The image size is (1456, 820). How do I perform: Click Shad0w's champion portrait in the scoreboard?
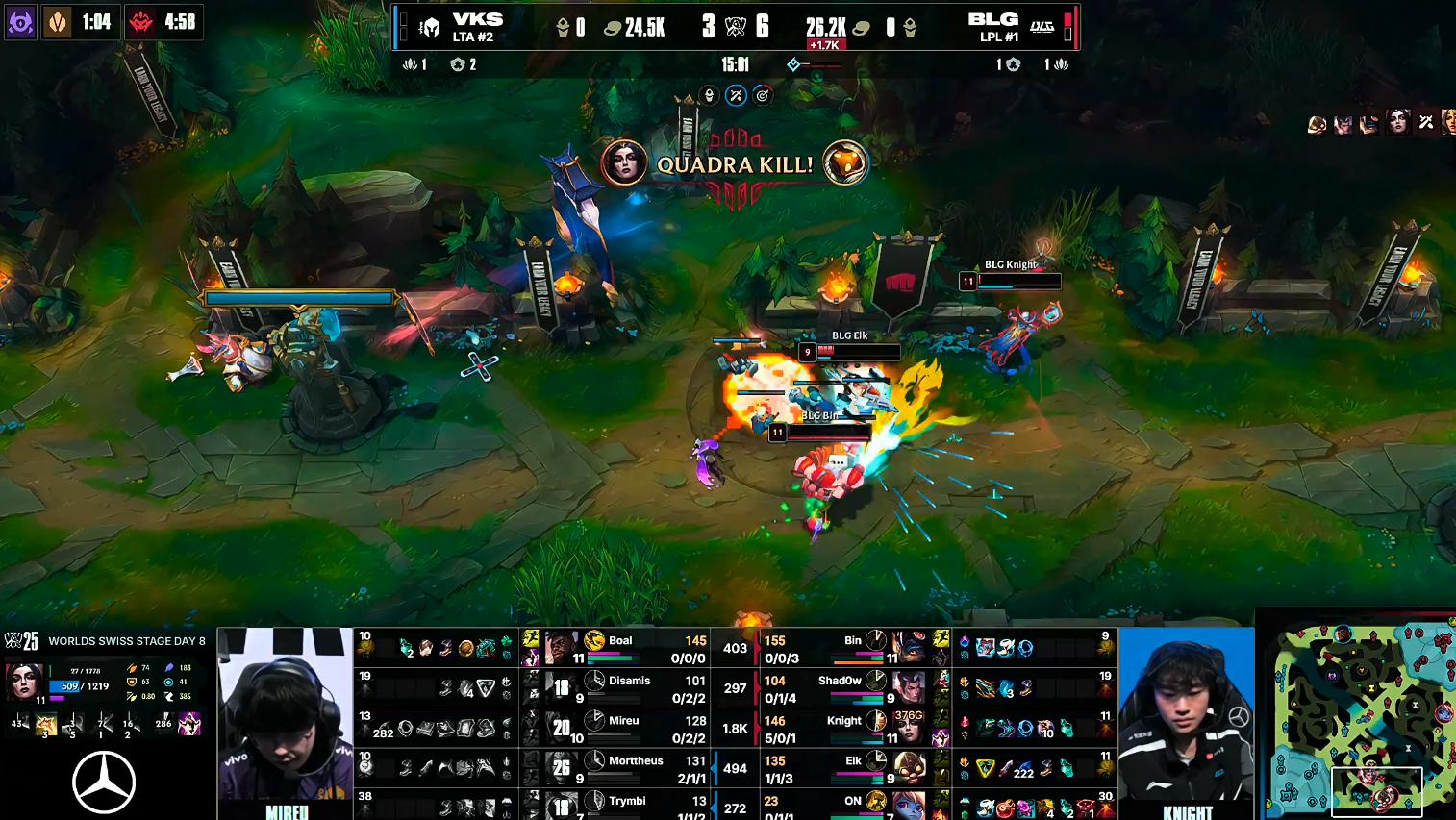coord(910,687)
